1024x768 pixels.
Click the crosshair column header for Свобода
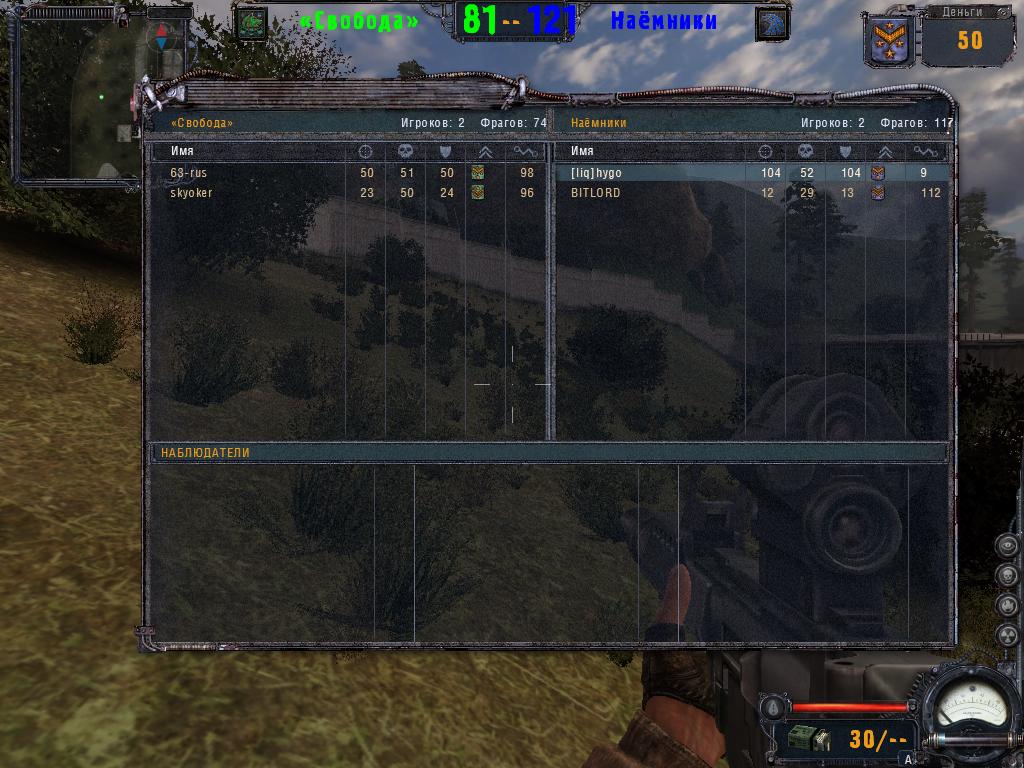(366, 151)
